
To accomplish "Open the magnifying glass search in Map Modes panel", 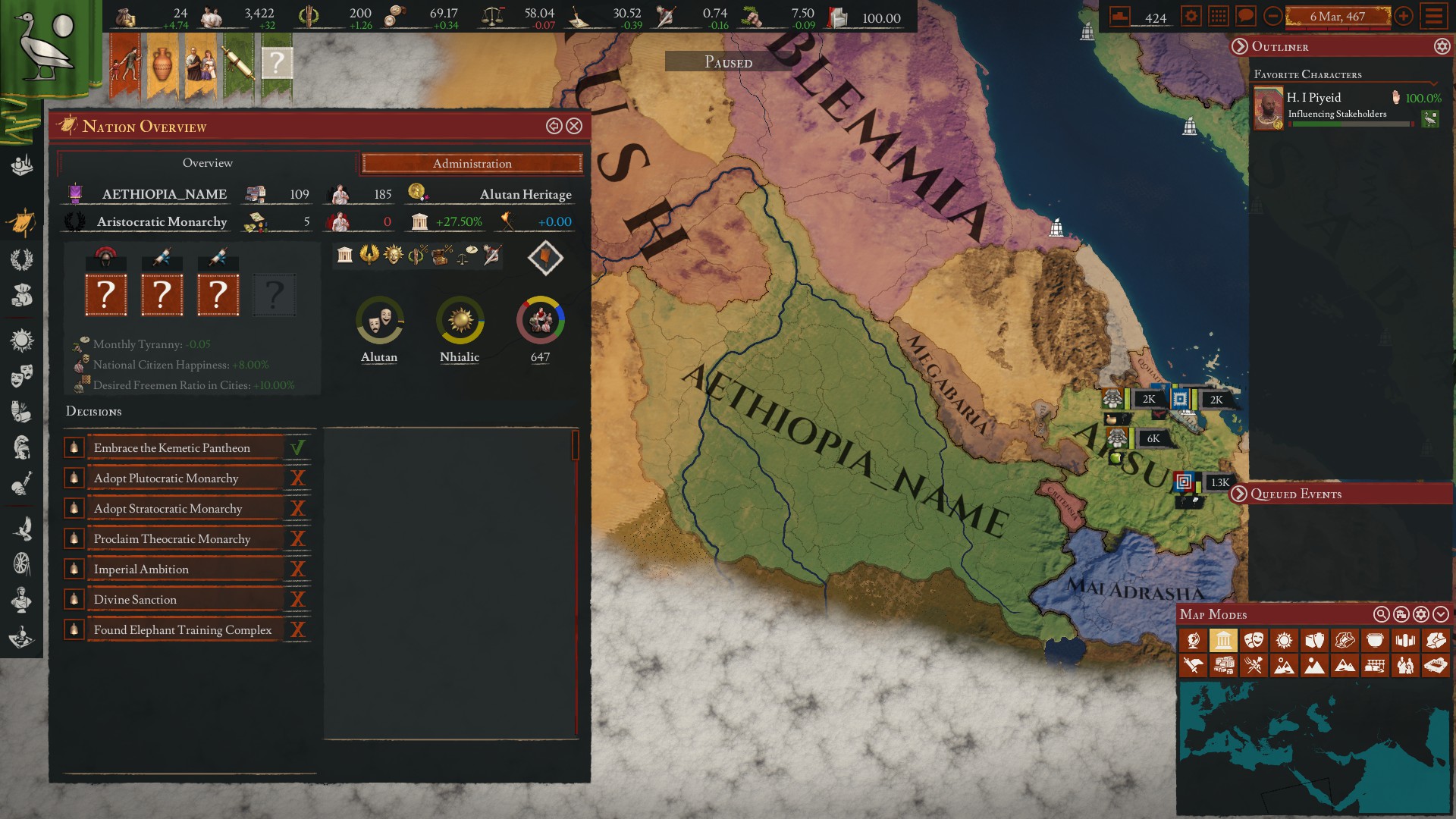I will tap(1382, 614).
